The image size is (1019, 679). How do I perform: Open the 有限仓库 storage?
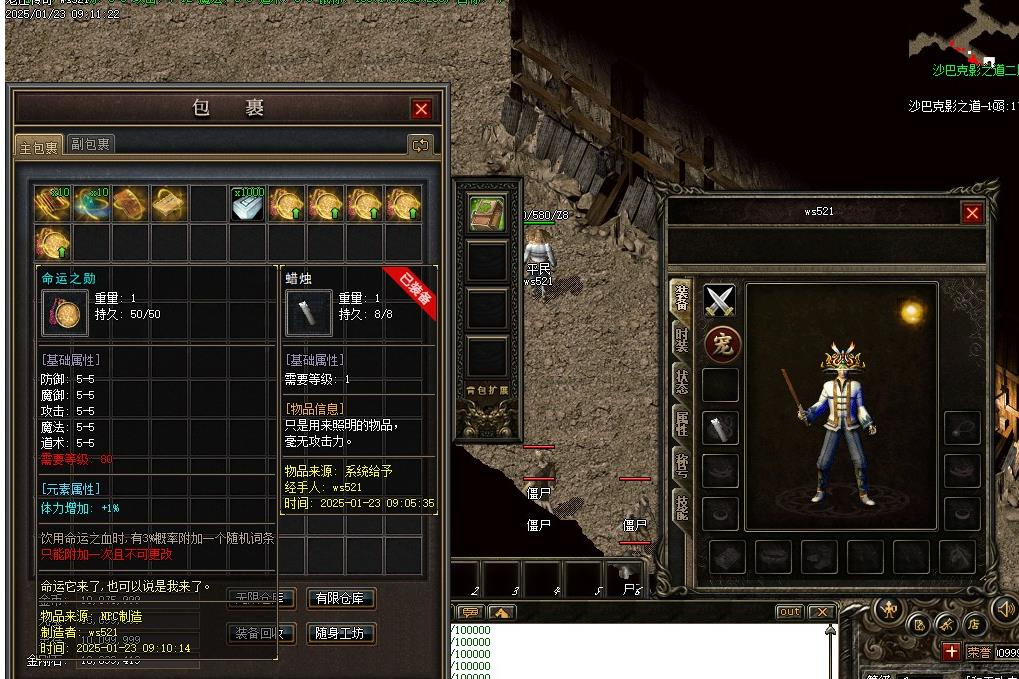(x=341, y=598)
